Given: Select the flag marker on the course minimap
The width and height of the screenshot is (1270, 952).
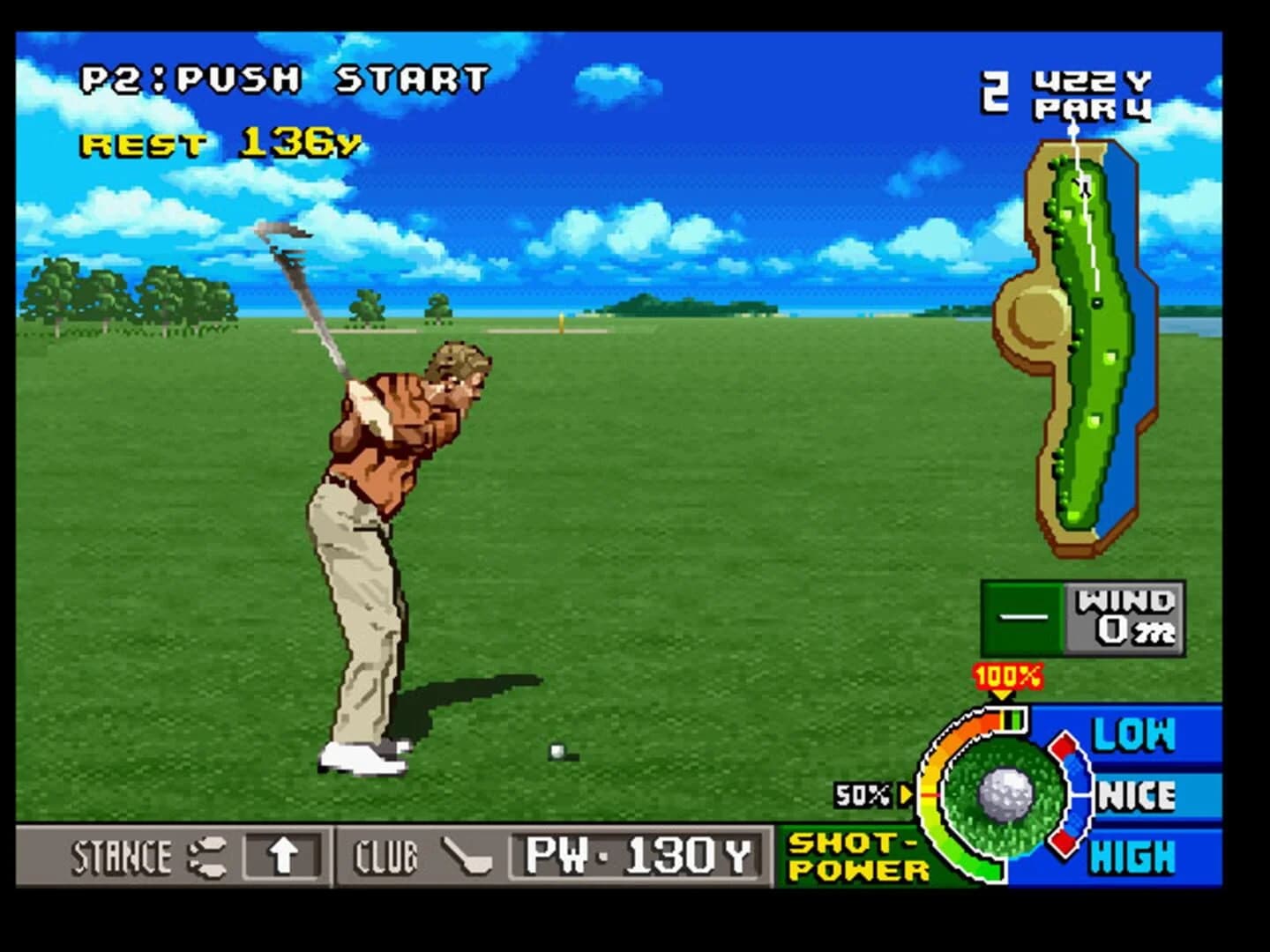Looking at the screenshot, I should pos(1073,132).
